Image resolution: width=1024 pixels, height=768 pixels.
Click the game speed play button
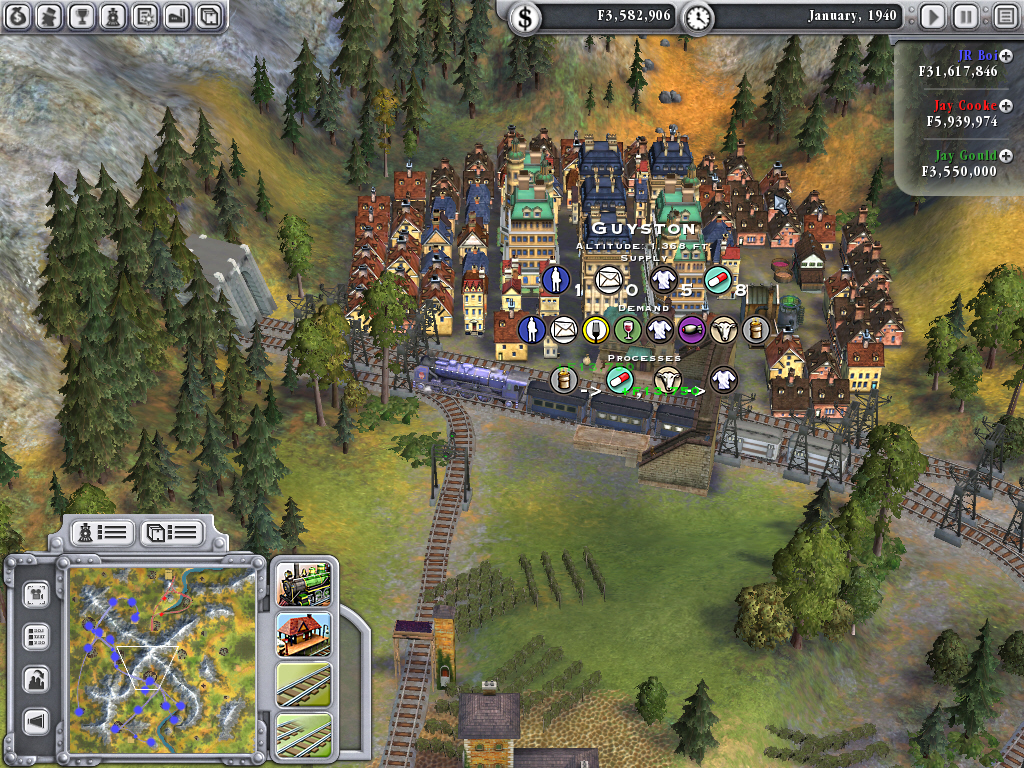(932, 16)
